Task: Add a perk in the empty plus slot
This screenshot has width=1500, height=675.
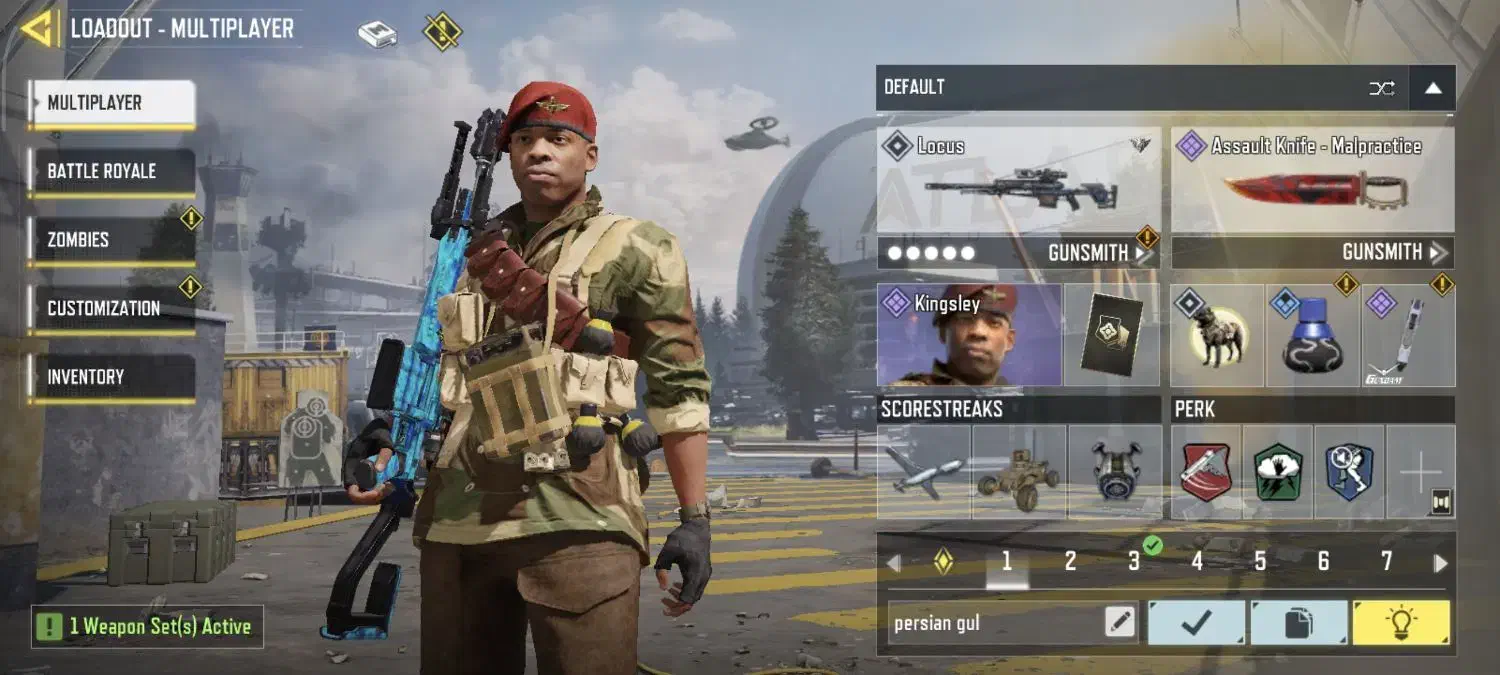Action: (x=1420, y=472)
